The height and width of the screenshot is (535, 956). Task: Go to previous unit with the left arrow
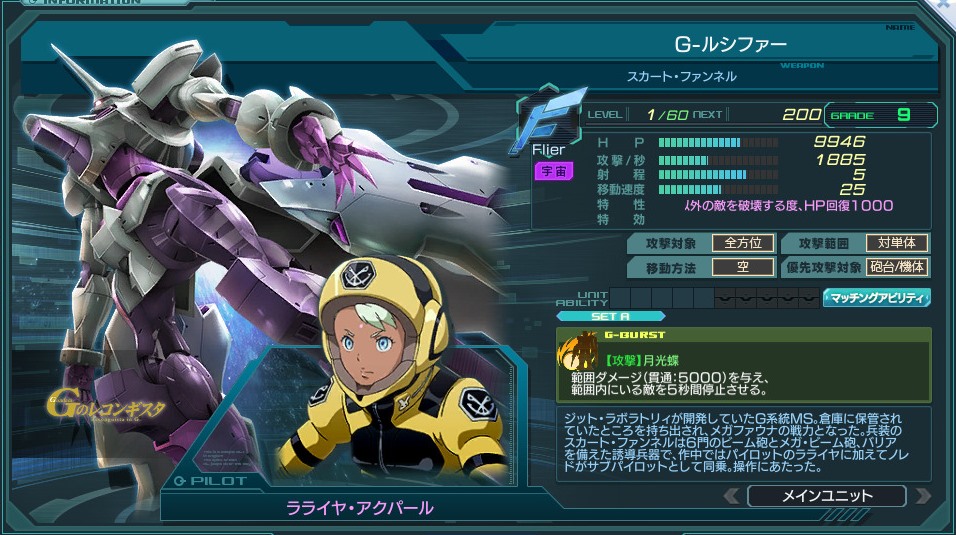click(732, 496)
